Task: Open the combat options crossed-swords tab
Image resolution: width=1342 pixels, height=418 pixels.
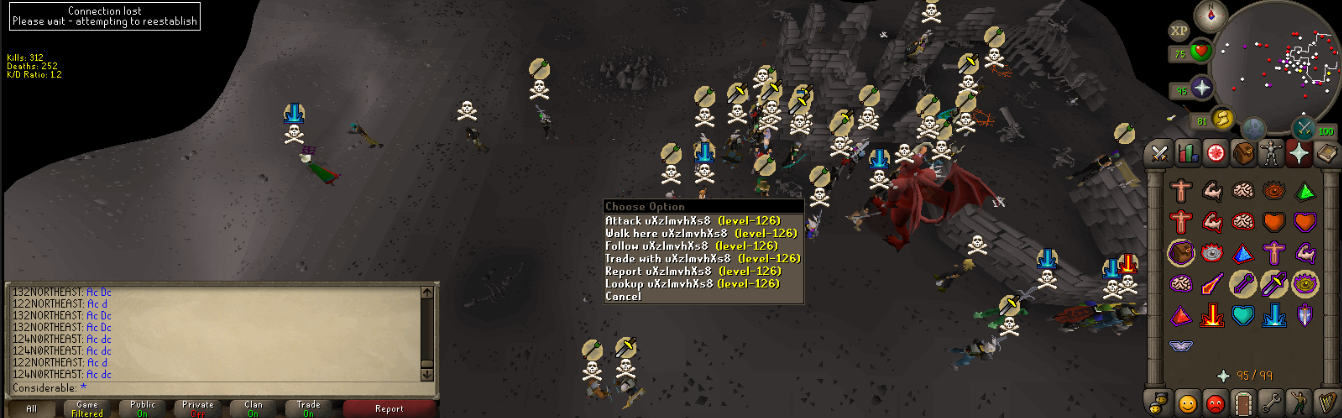Action: click(1160, 153)
